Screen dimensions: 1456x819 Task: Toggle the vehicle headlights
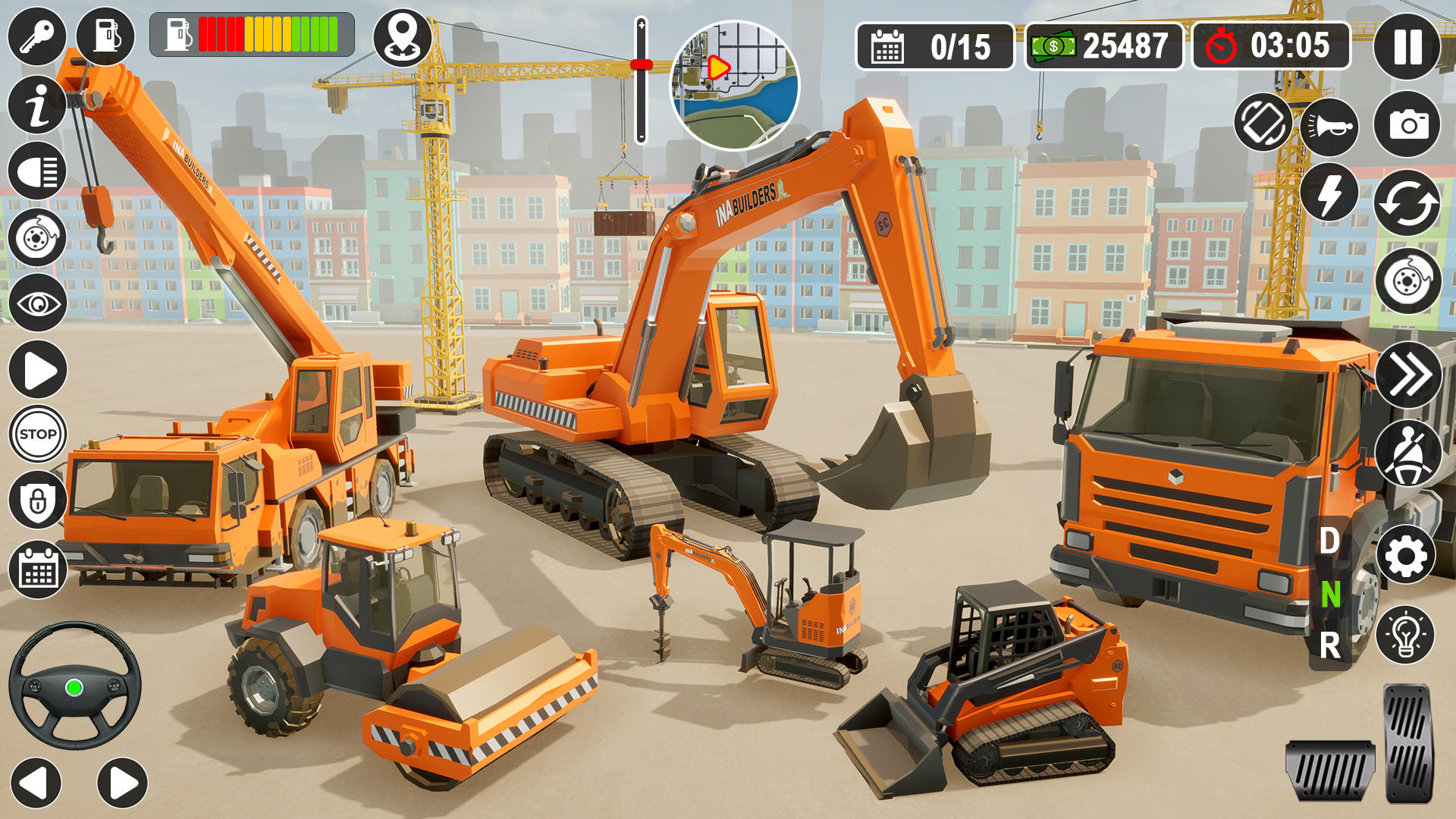pyautogui.click(x=36, y=171)
